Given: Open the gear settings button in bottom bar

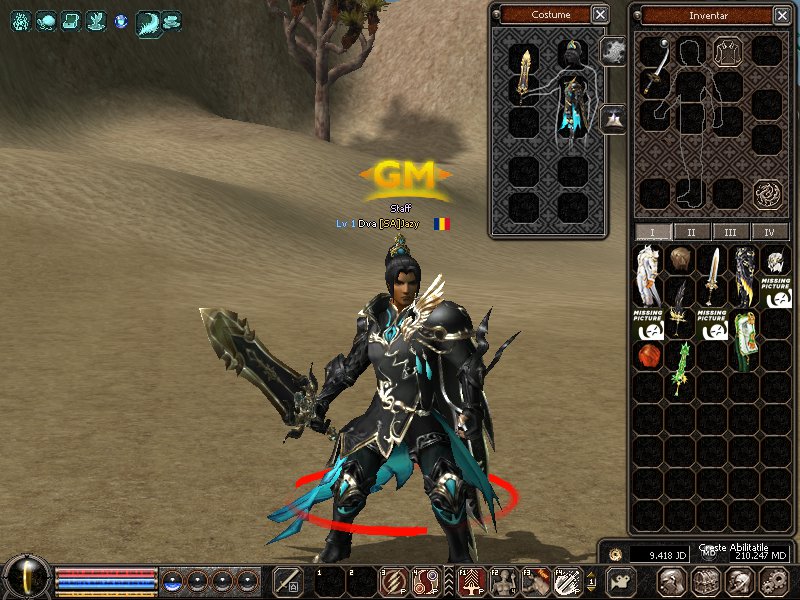Looking at the screenshot, I should (773, 580).
